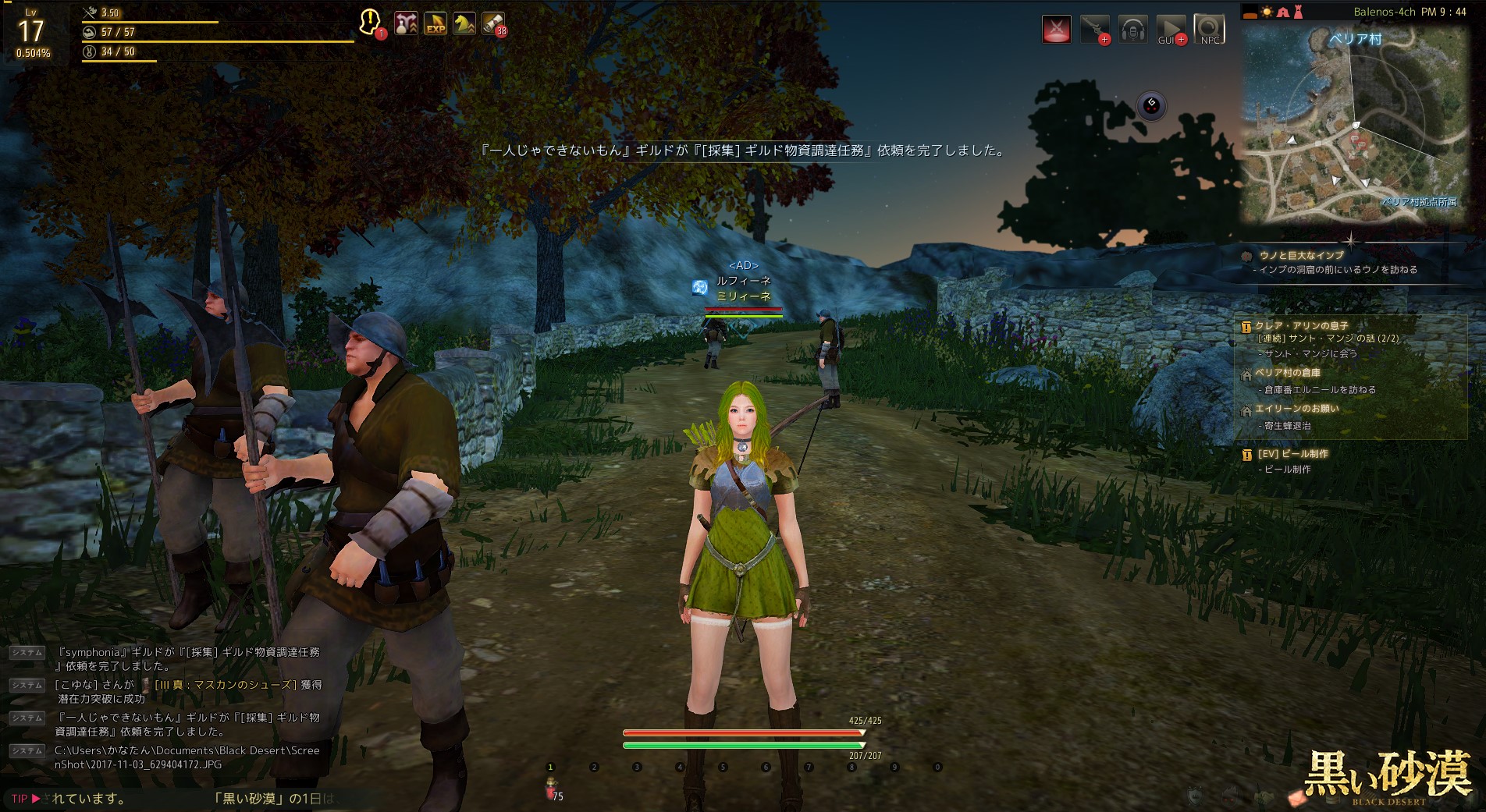This screenshot has width=1486, height=812.
Task: Click the sword icon with plus badge
Action: (x=1094, y=29)
